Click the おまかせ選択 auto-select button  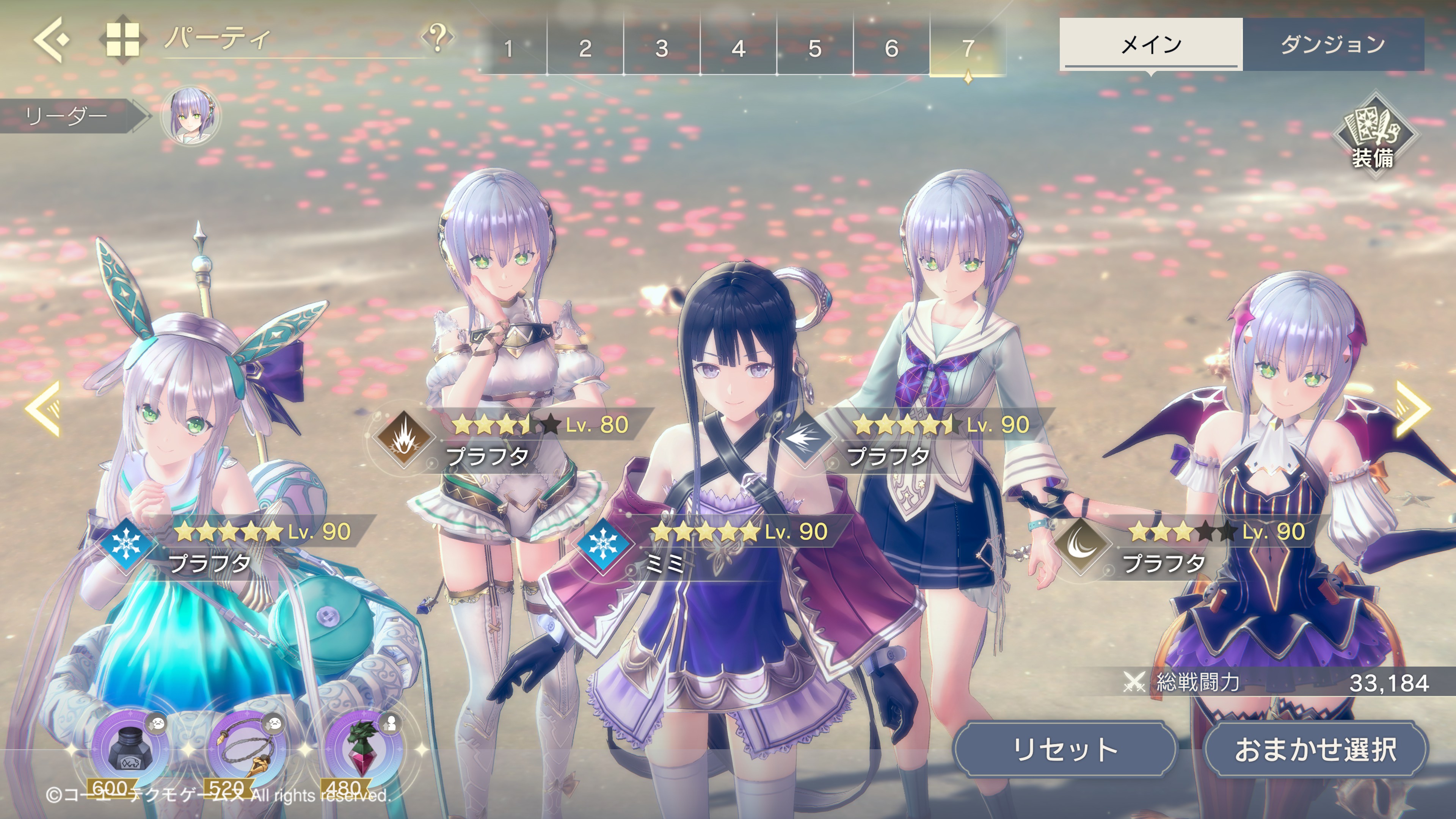coord(1316,750)
